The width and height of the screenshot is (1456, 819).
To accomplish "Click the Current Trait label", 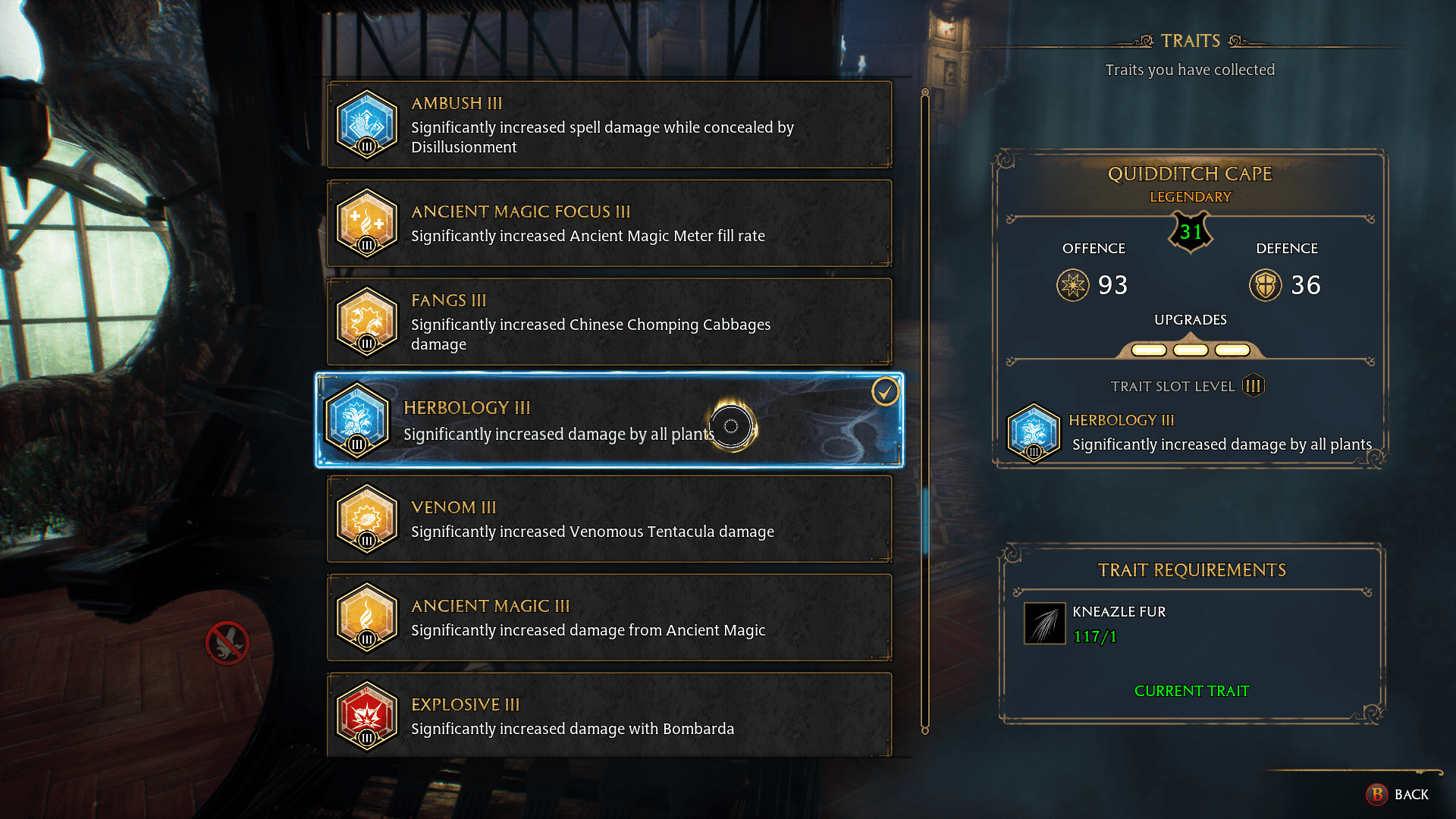I will pyautogui.click(x=1191, y=691).
